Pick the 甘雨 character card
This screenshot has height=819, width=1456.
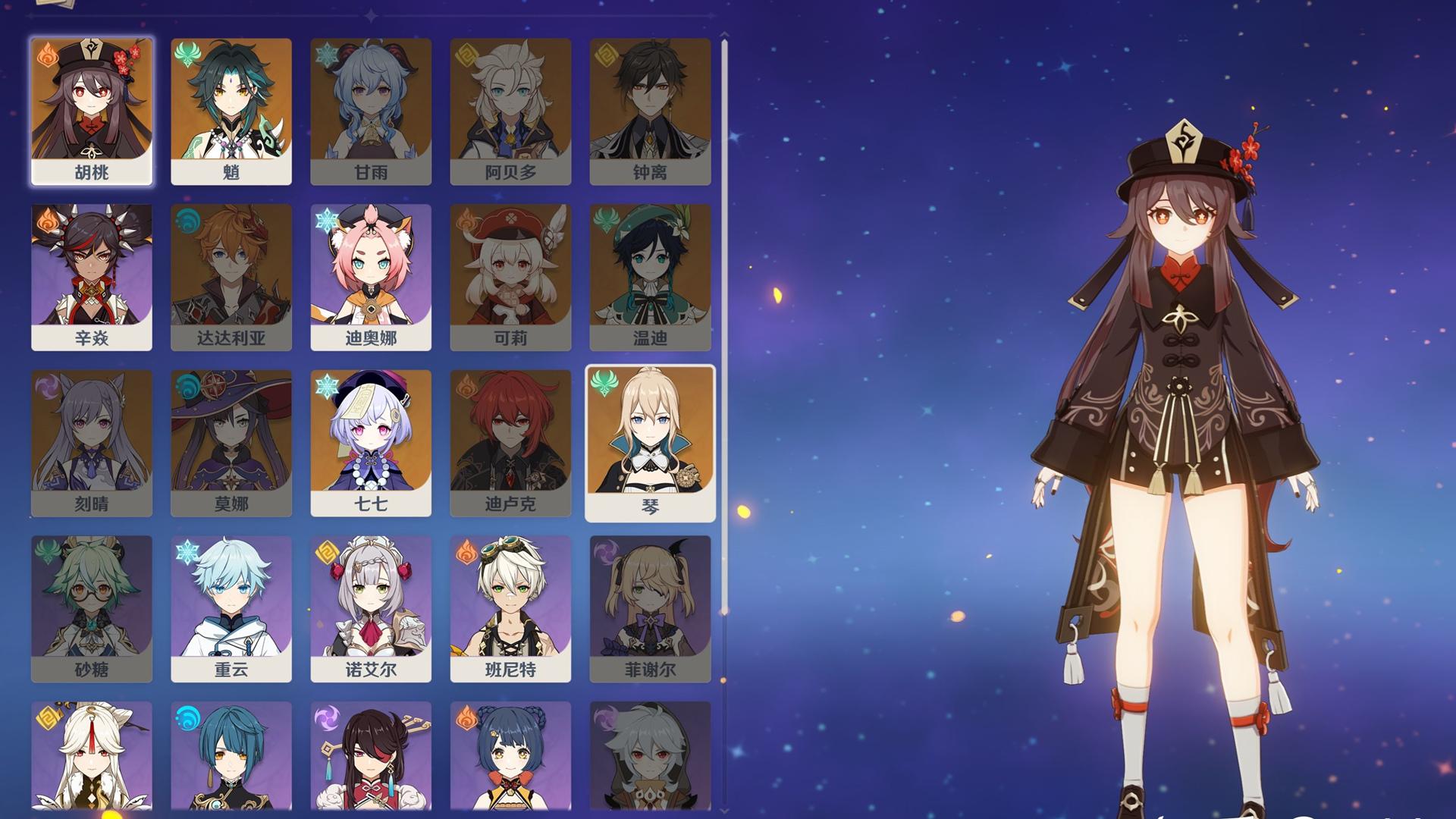[x=371, y=111]
